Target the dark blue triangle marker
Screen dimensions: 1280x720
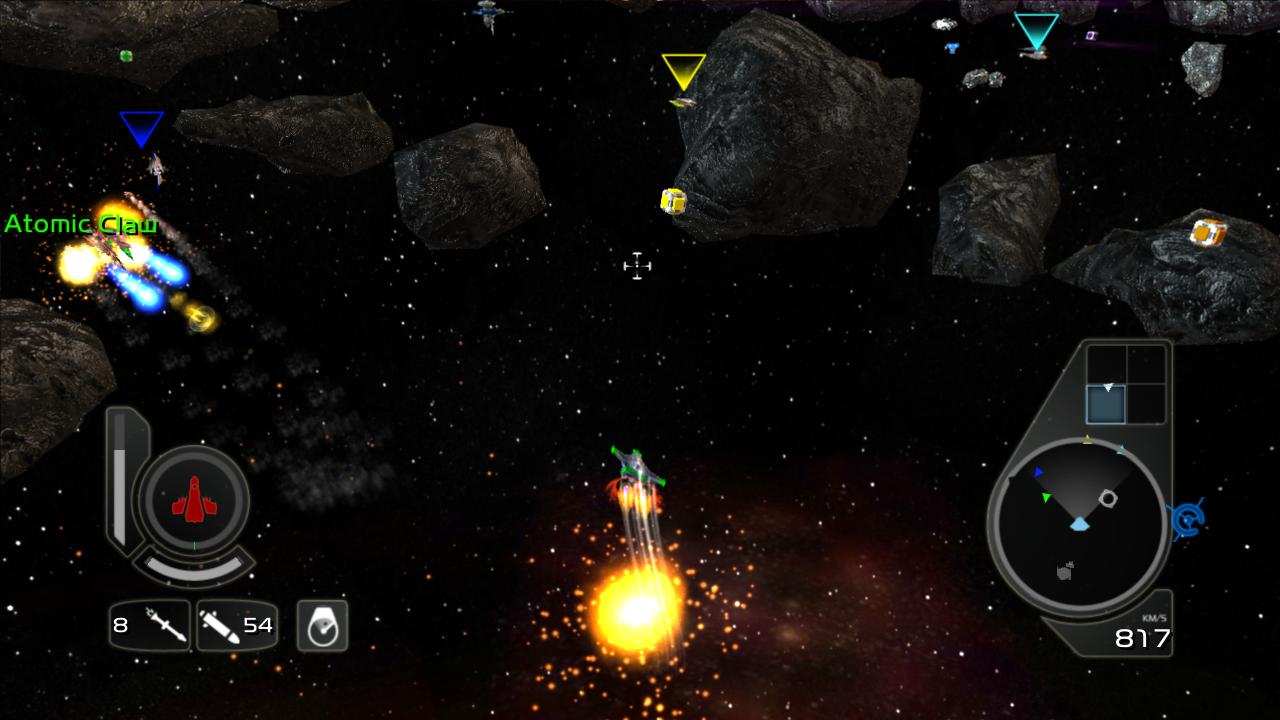pyautogui.click(x=141, y=128)
